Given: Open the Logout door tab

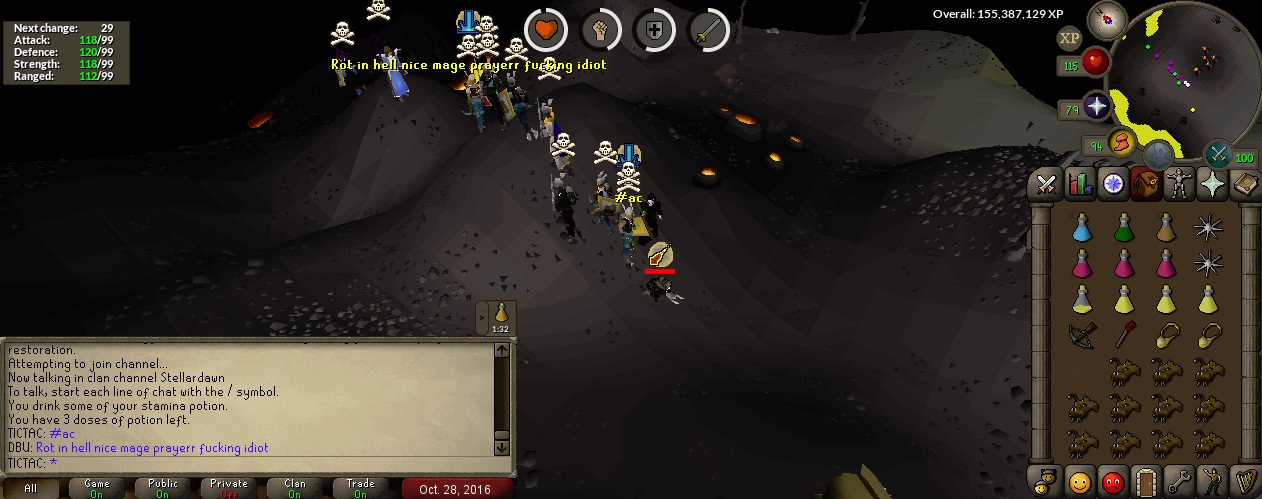Looking at the screenshot, I should coord(1146,481).
